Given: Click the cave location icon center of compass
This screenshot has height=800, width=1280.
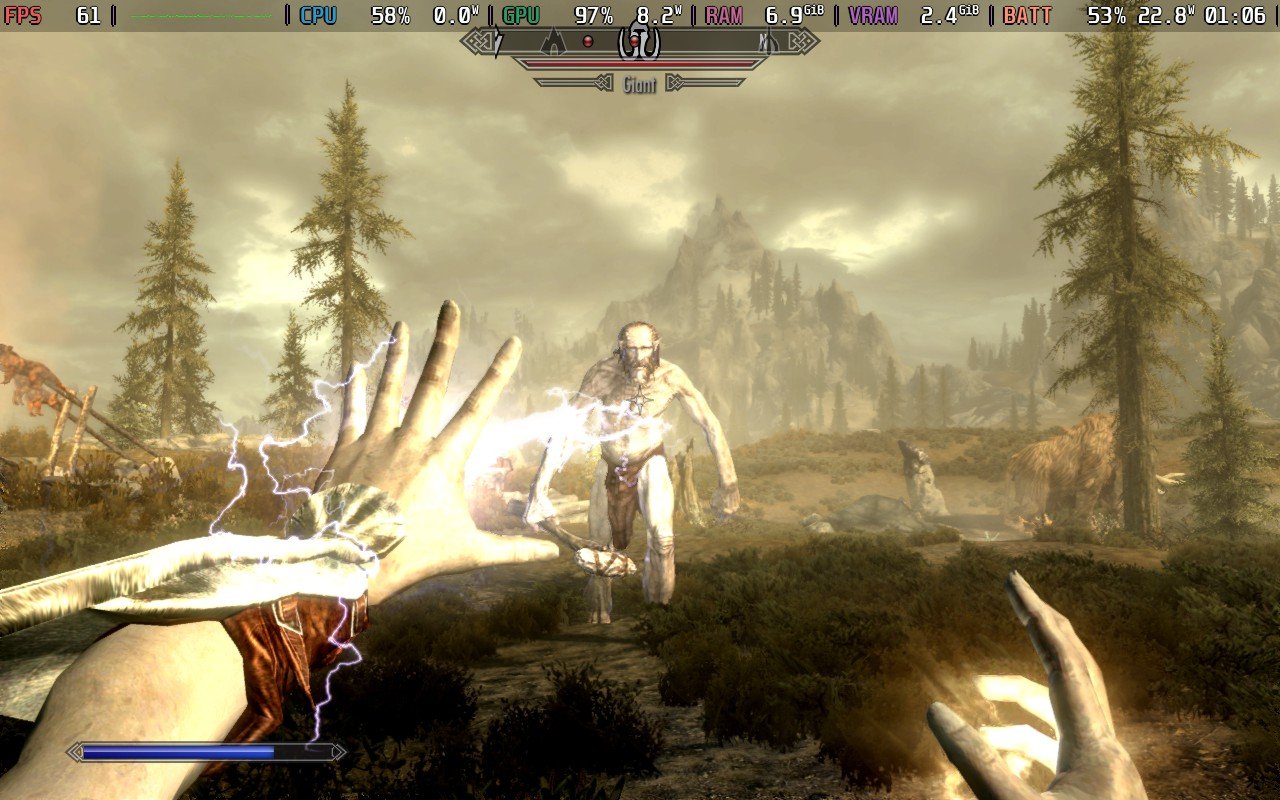Looking at the screenshot, I should (638, 40).
